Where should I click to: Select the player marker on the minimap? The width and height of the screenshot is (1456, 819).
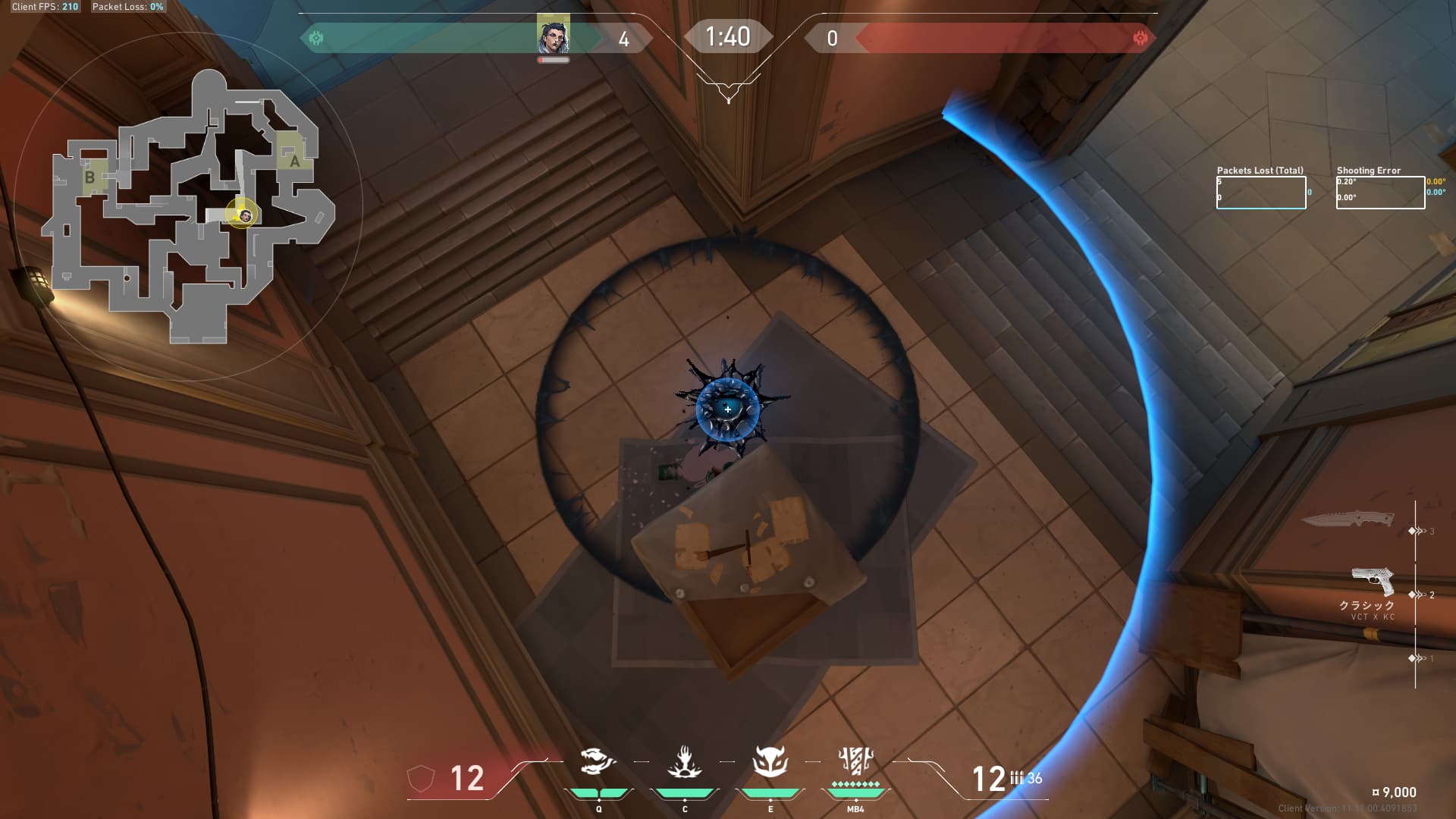[x=244, y=216]
